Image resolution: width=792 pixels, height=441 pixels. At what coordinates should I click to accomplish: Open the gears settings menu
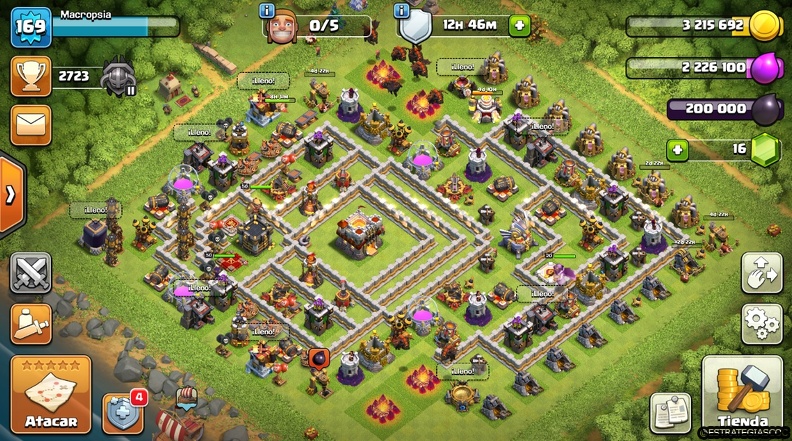[761, 324]
